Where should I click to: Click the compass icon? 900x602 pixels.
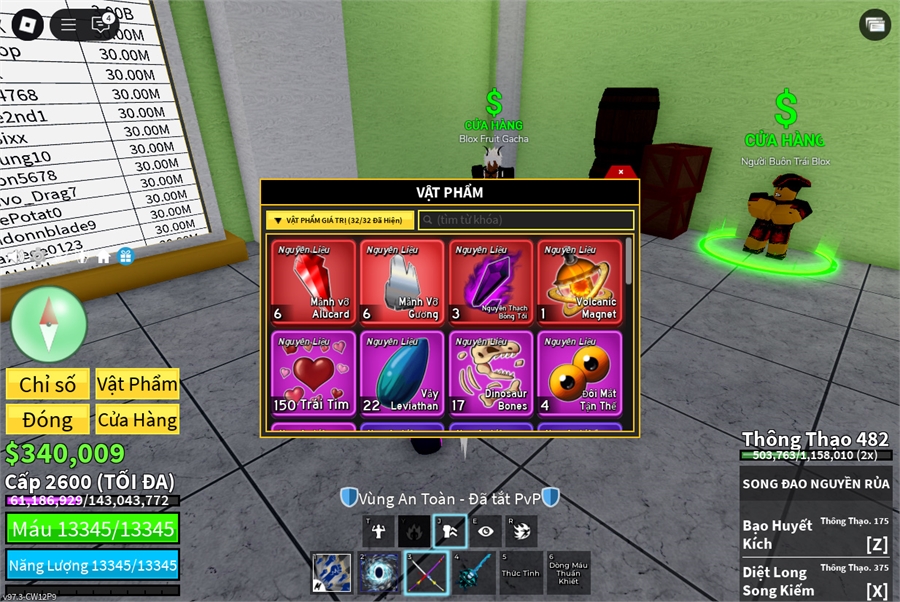[x=48, y=324]
